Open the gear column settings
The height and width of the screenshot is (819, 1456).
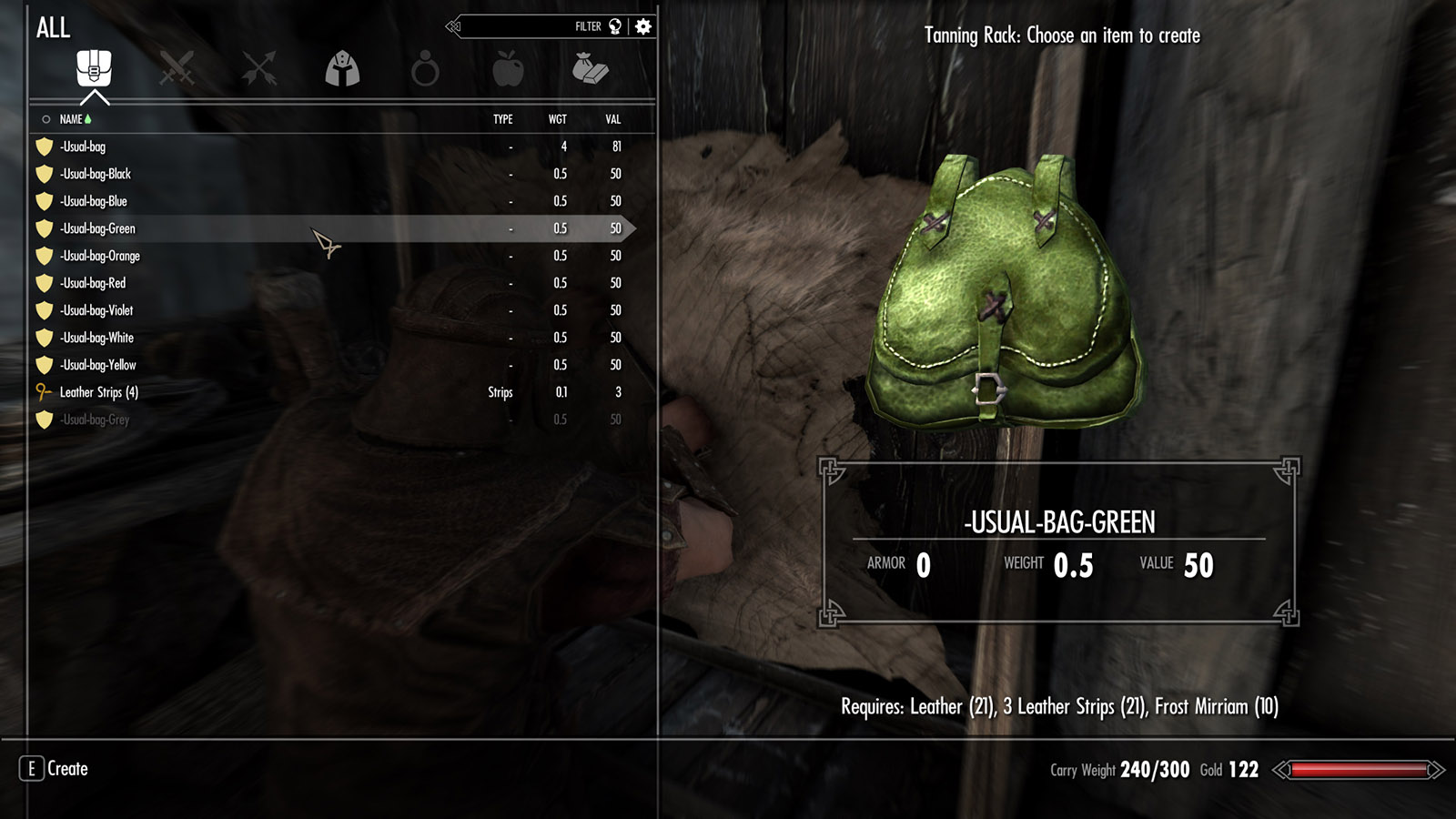[x=643, y=26]
